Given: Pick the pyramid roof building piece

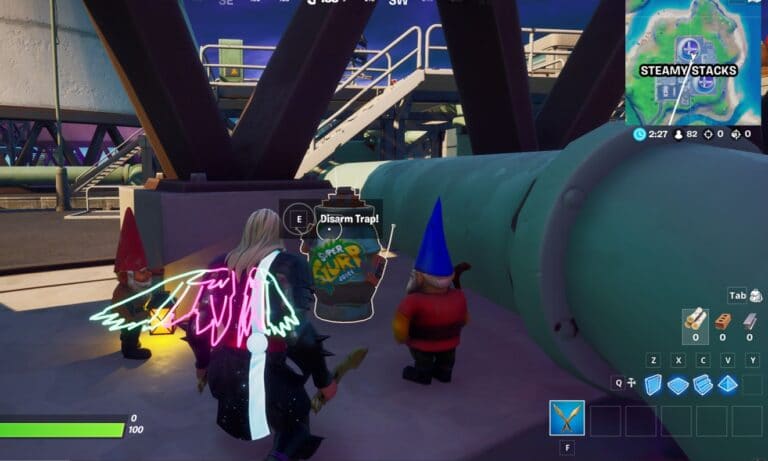Looking at the screenshot, I should click(727, 385).
